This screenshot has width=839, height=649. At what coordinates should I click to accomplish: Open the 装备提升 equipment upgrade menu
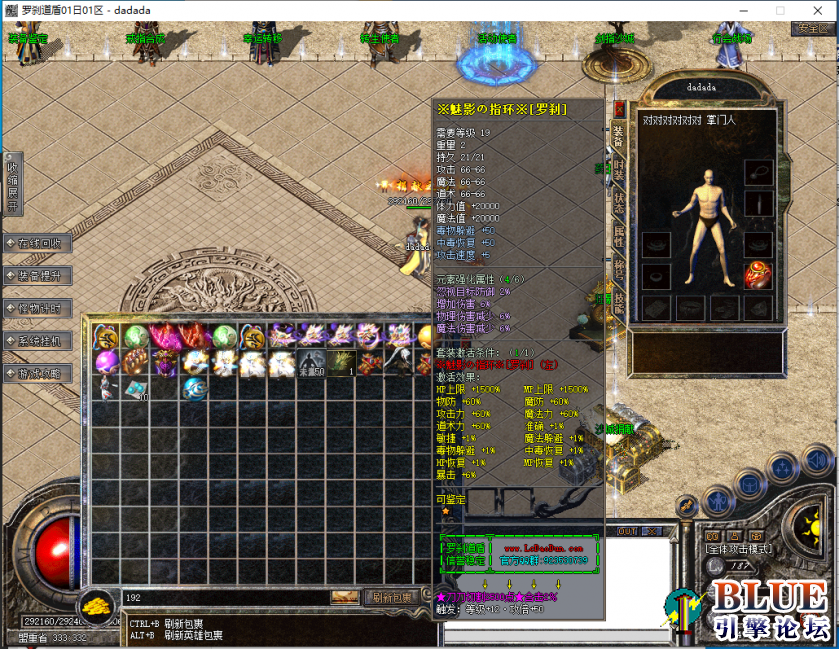pyautogui.click(x=38, y=276)
